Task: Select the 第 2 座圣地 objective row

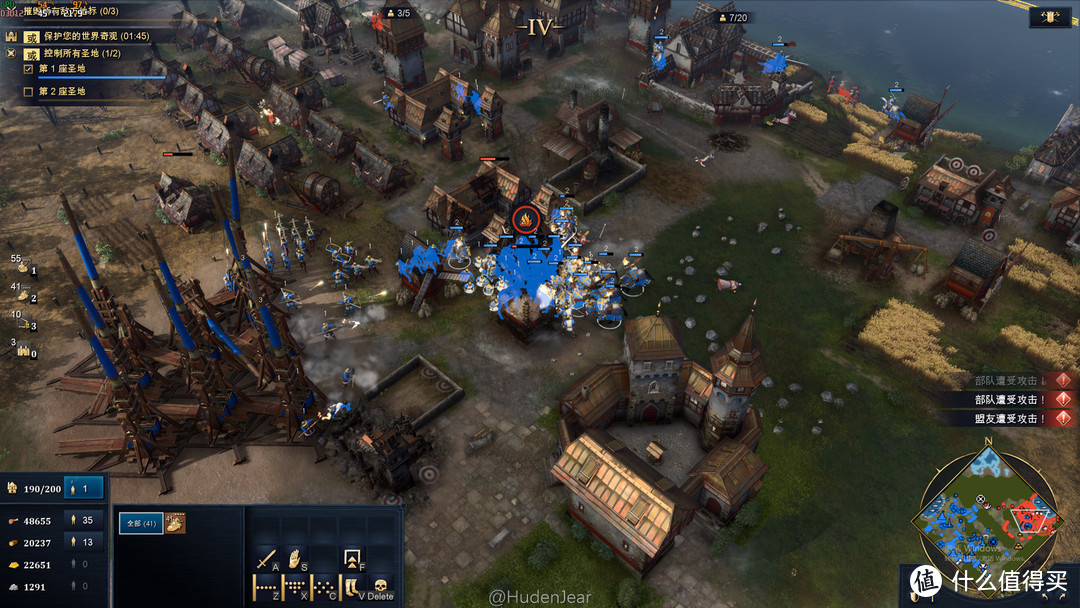Action: pyautogui.click(x=62, y=92)
